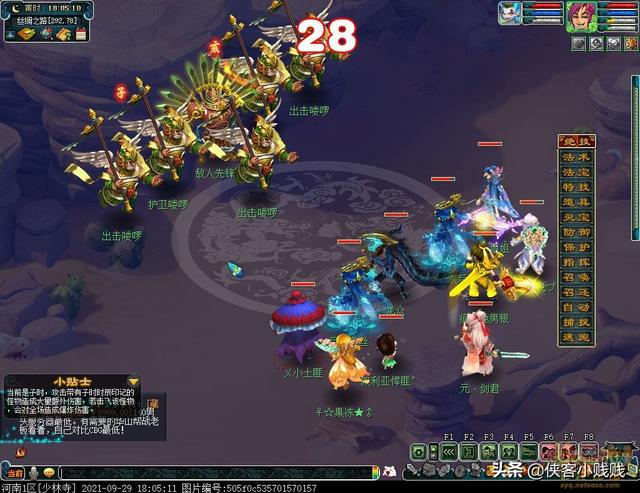This screenshot has width=640, height=493.
Task: Activate the red F8 shortcut slot
Action: (588, 451)
